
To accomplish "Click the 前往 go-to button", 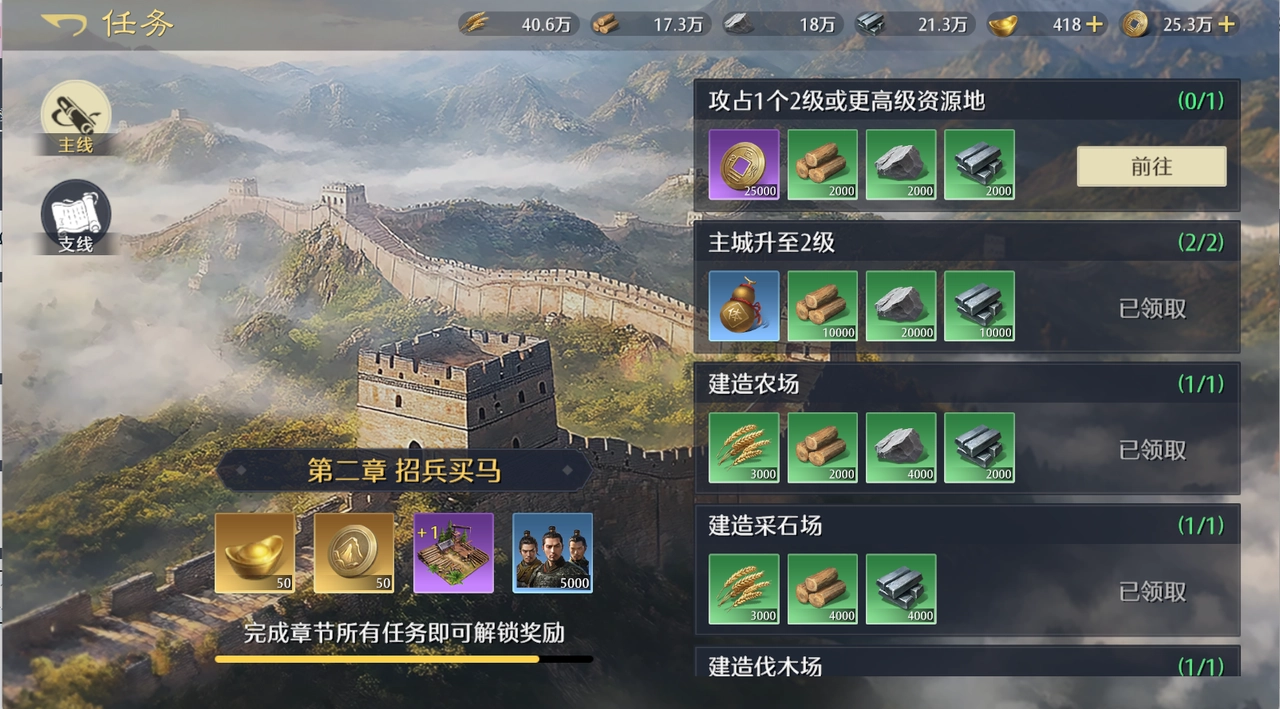I will pos(1151,167).
